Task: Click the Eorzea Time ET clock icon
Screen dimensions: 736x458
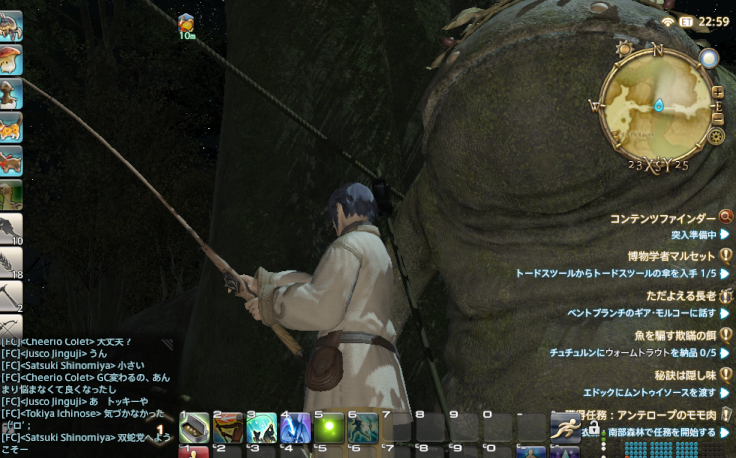Action: [x=686, y=21]
